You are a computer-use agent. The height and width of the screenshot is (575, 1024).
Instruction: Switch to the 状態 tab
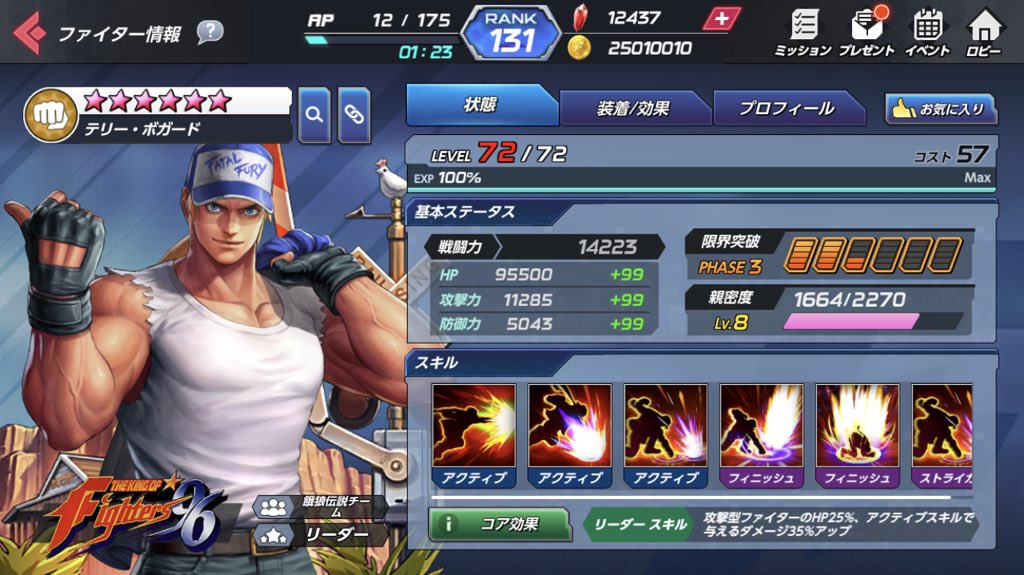(x=481, y=106)
